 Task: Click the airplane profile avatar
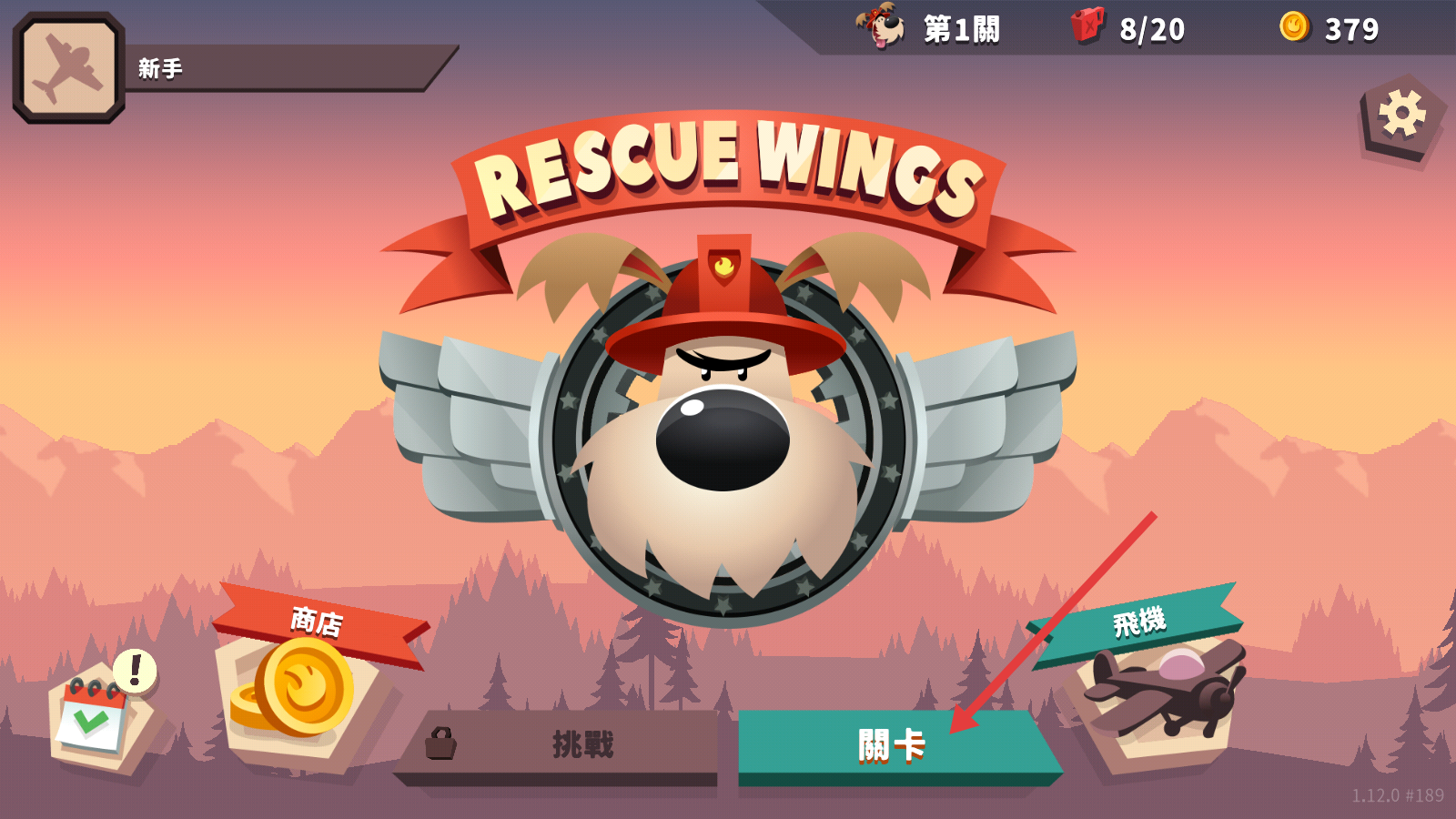point(69,68)
